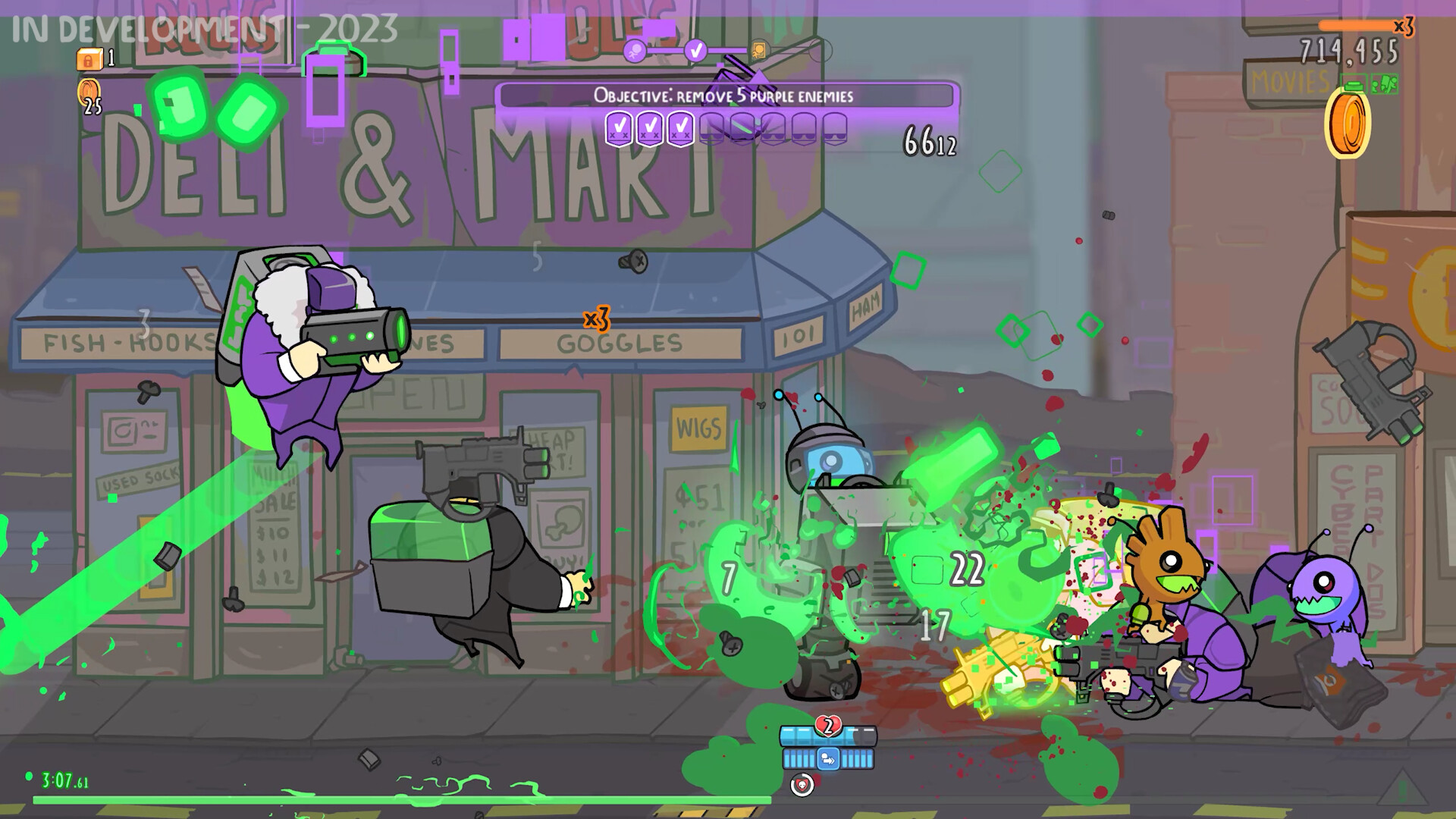Click the circled checkmark on the progress path
Viewport: 1456px width, 819px height.
695,51
